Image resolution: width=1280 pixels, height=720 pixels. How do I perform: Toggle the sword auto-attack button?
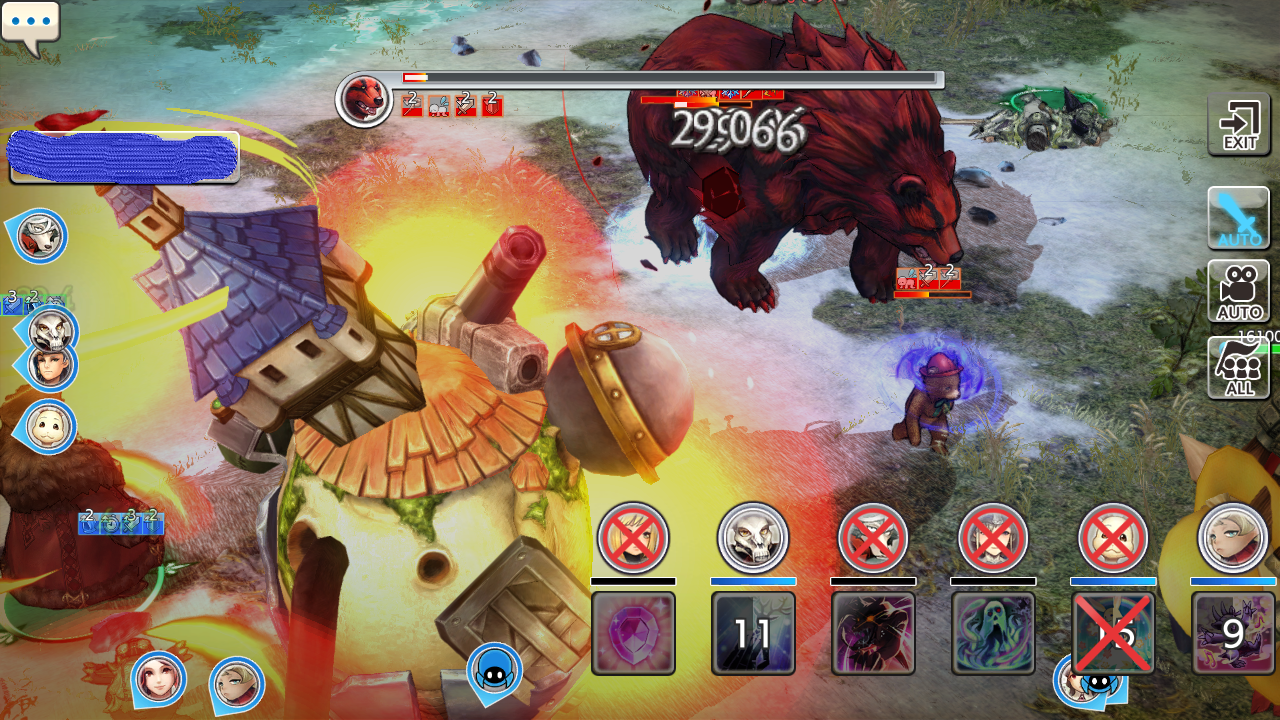tap(1239, 217)
